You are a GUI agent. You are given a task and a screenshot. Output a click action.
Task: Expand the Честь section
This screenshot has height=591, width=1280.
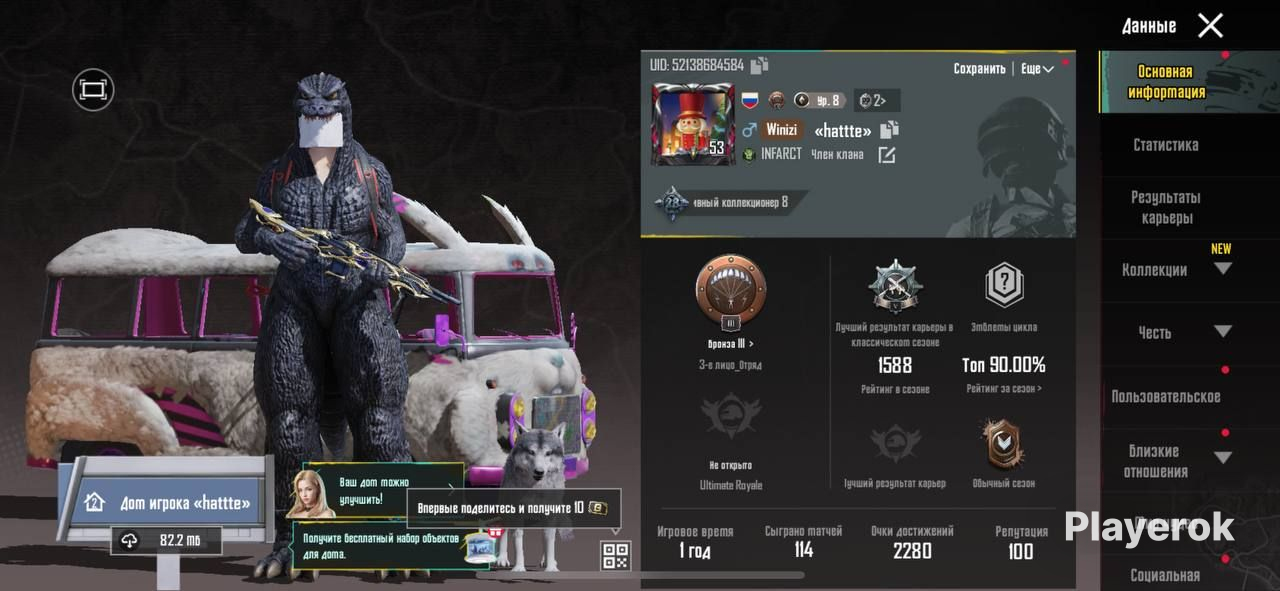pos(1222,332)
